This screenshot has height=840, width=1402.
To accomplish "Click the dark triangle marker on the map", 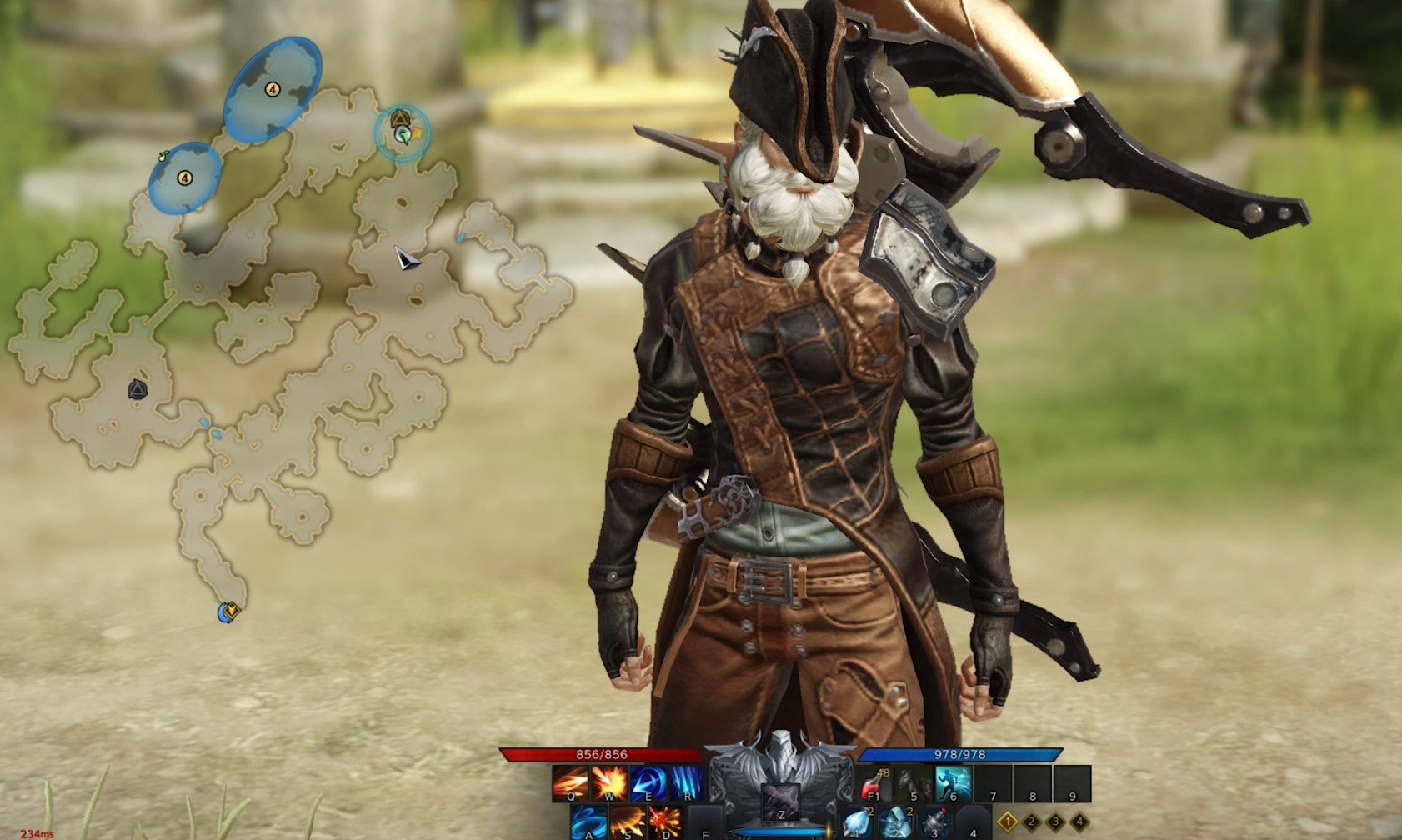I will (x=138, y=389).
